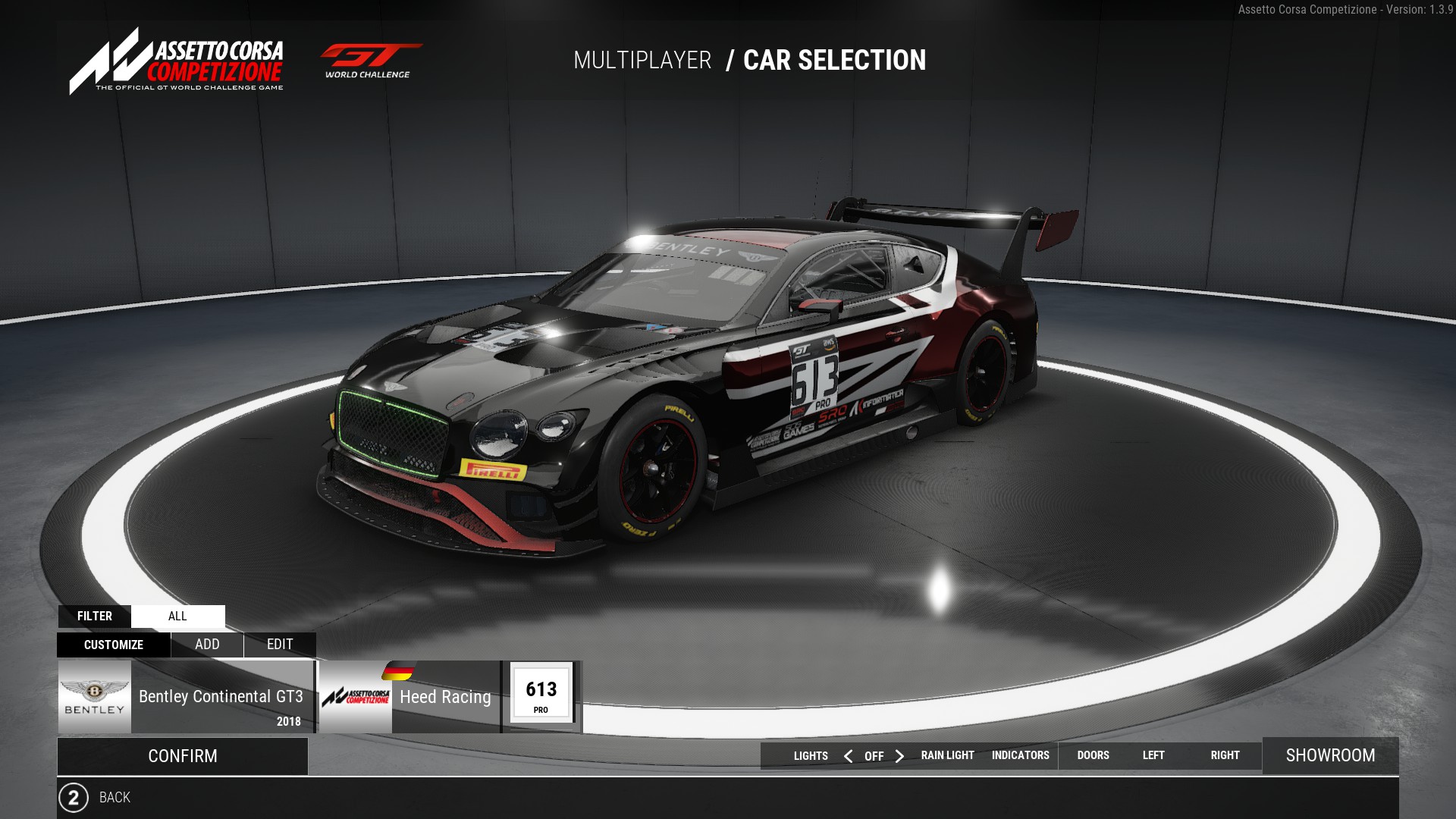Switch lights to next setting
This screenshot has width=1456, height=819.
[899, 756]
